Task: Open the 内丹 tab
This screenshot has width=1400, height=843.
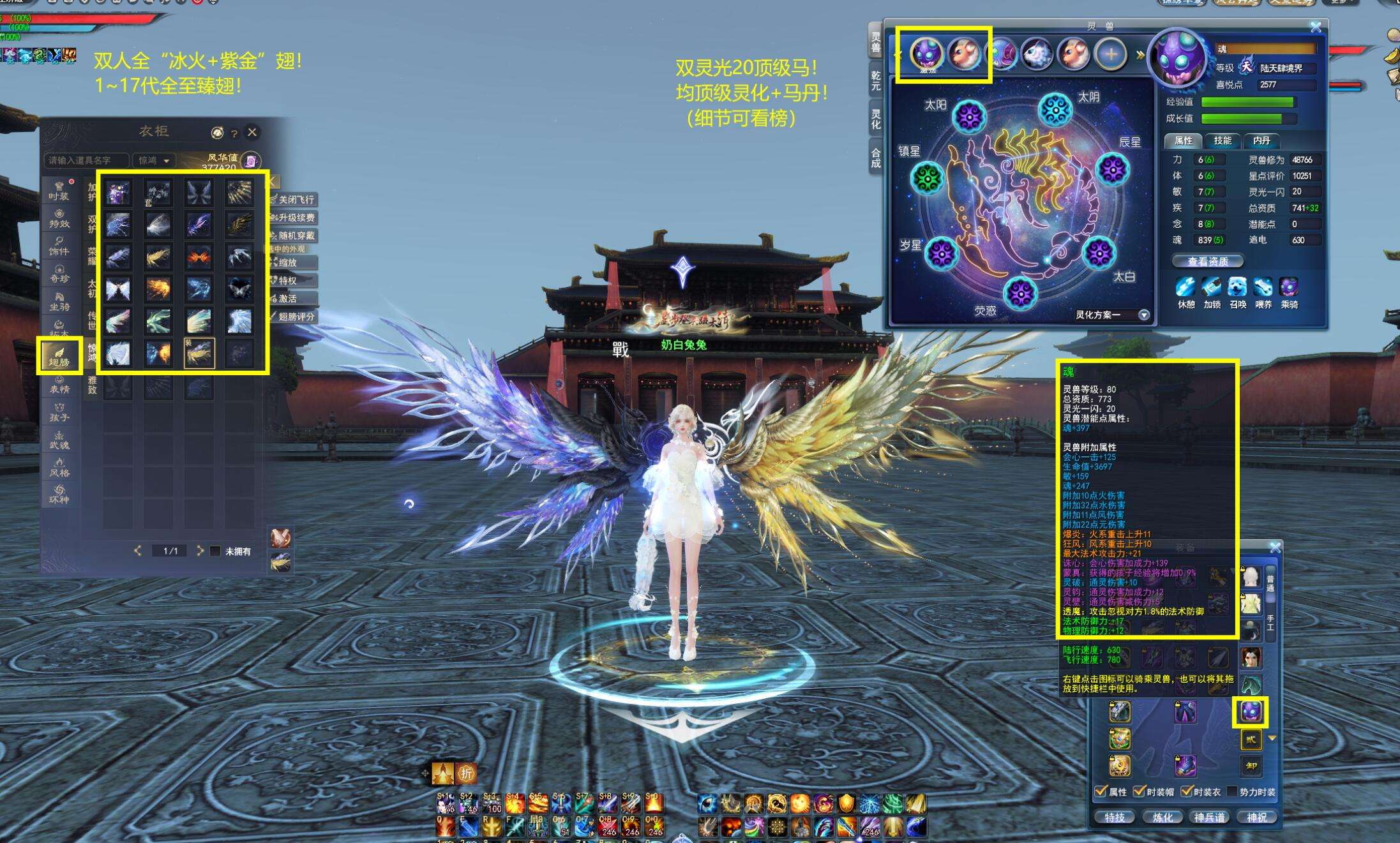Action: 1261,140
